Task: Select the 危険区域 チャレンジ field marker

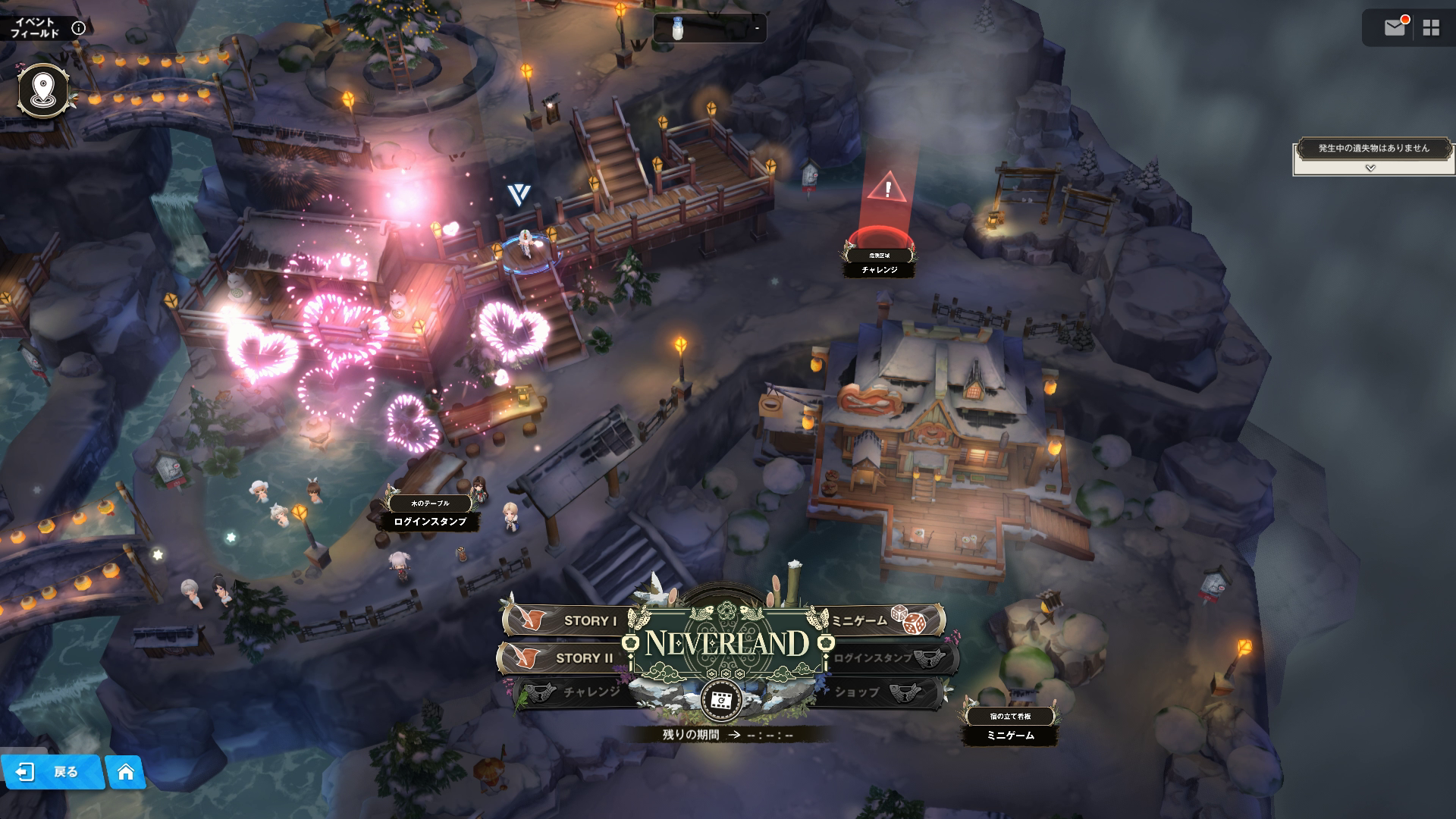Action: click(880, 262)
